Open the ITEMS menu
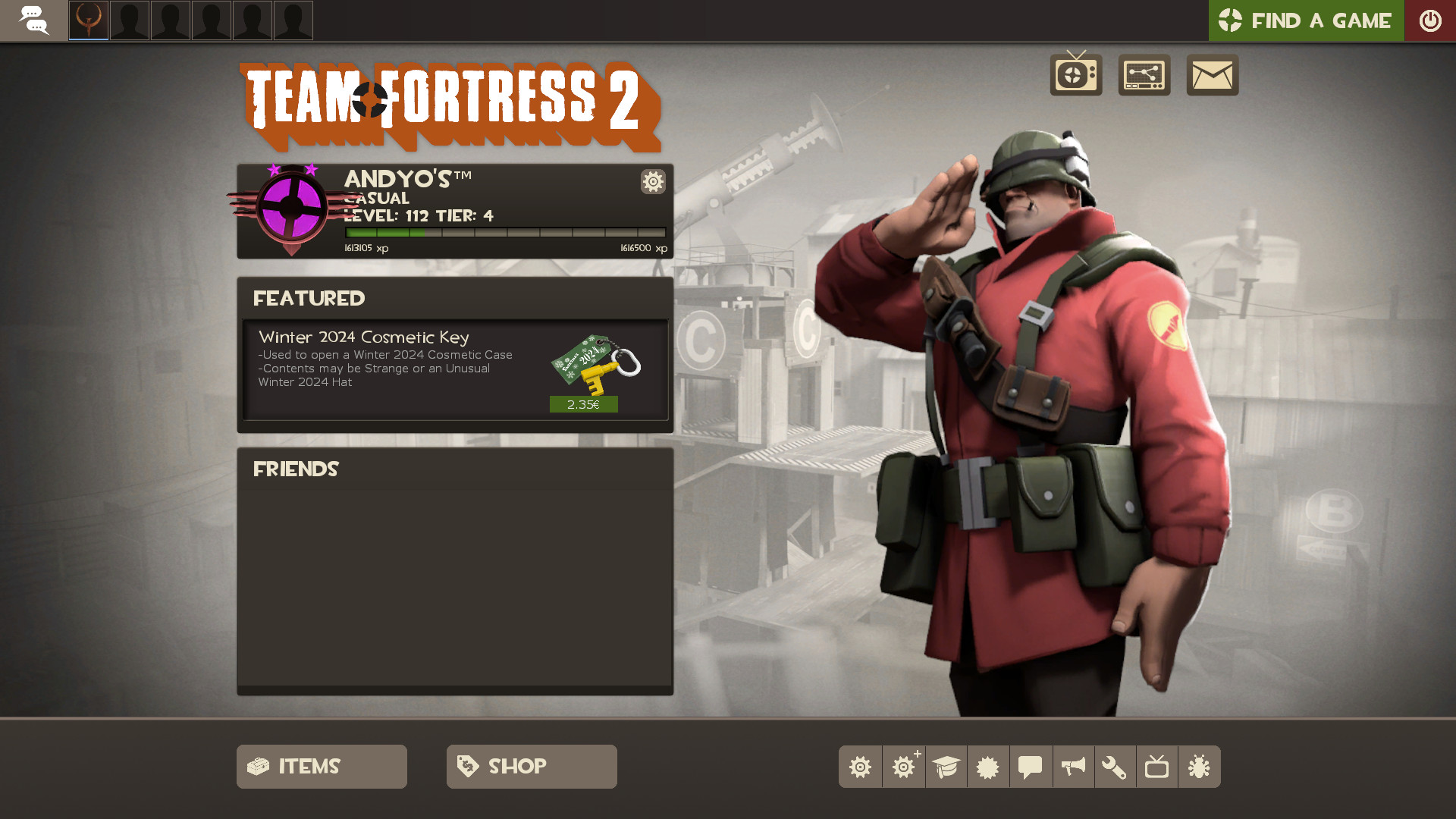 [321, 766]
